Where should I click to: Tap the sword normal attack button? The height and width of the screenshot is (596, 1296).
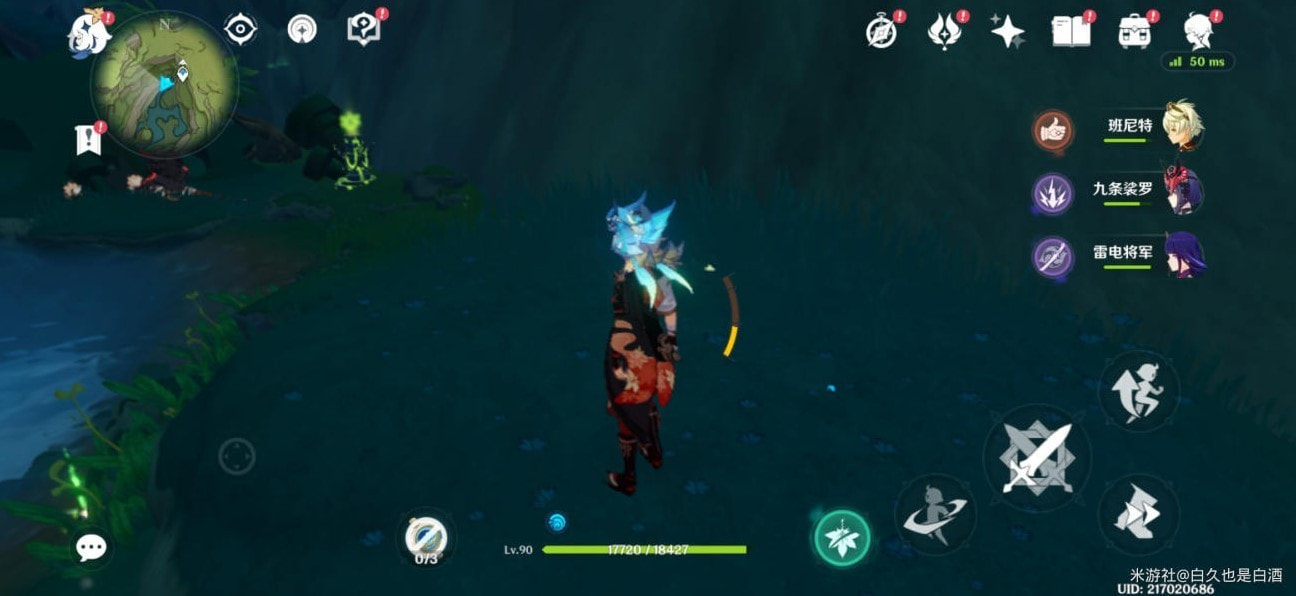pyautogui.click(x=1036, y=458)
